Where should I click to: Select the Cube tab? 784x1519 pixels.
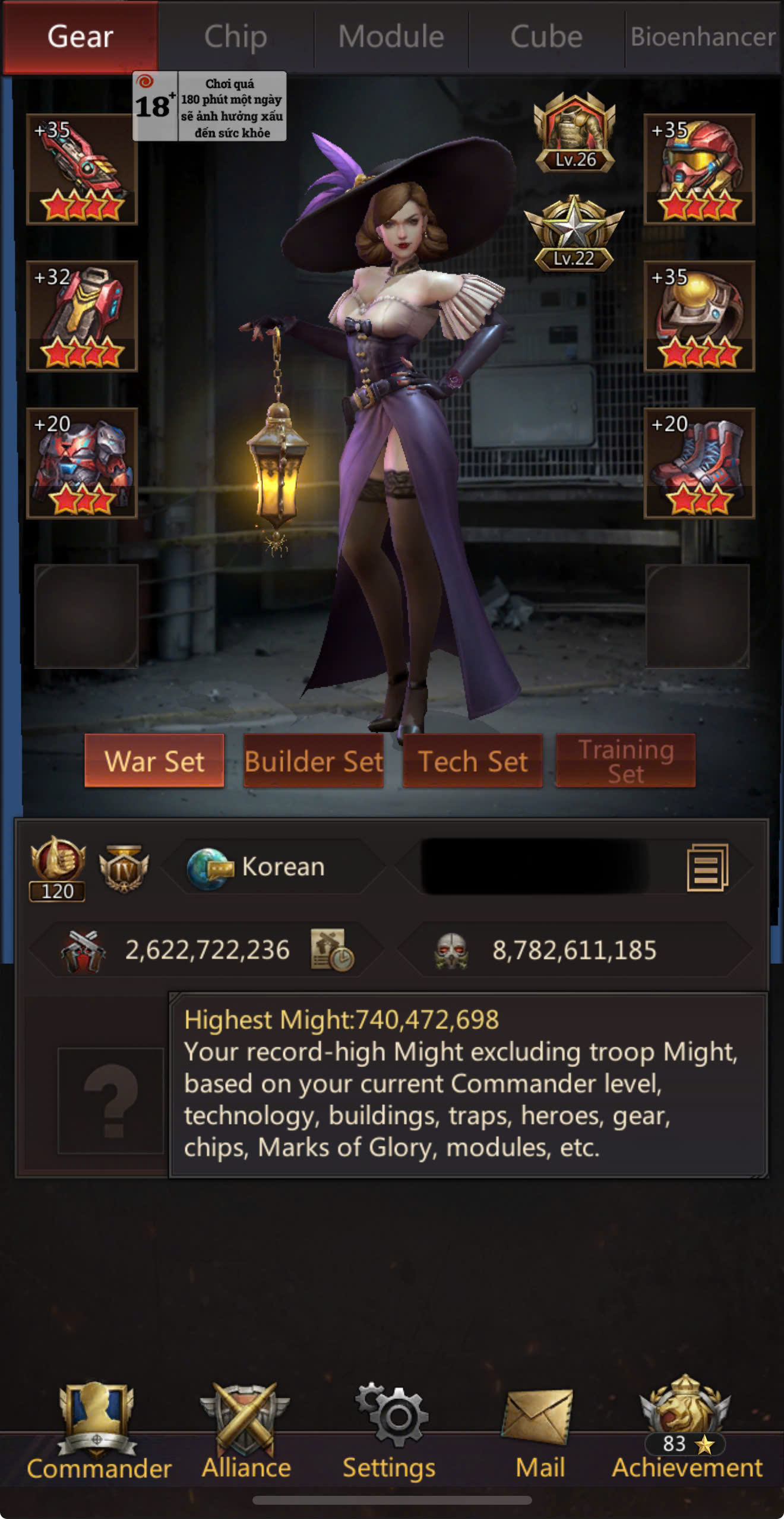coord(546,37)
